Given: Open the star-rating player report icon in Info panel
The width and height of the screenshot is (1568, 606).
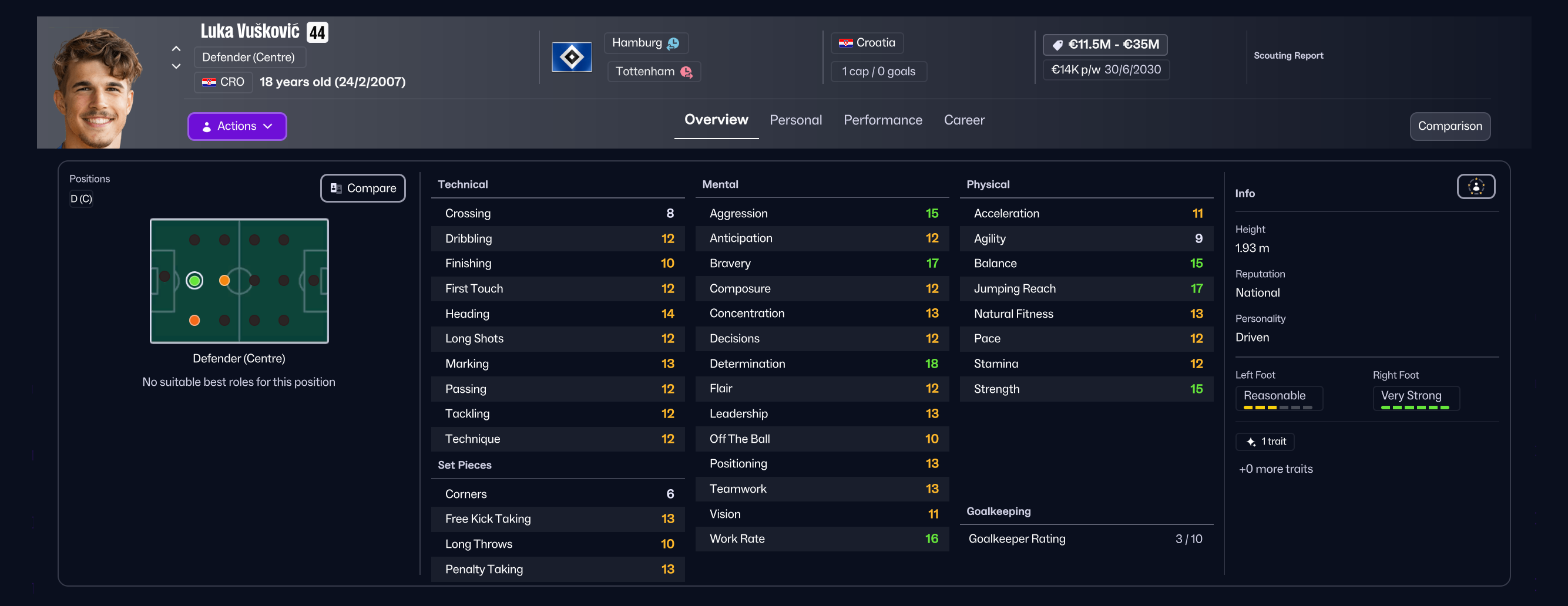Looking at the screenshot, I should [x=1476, y=187].
